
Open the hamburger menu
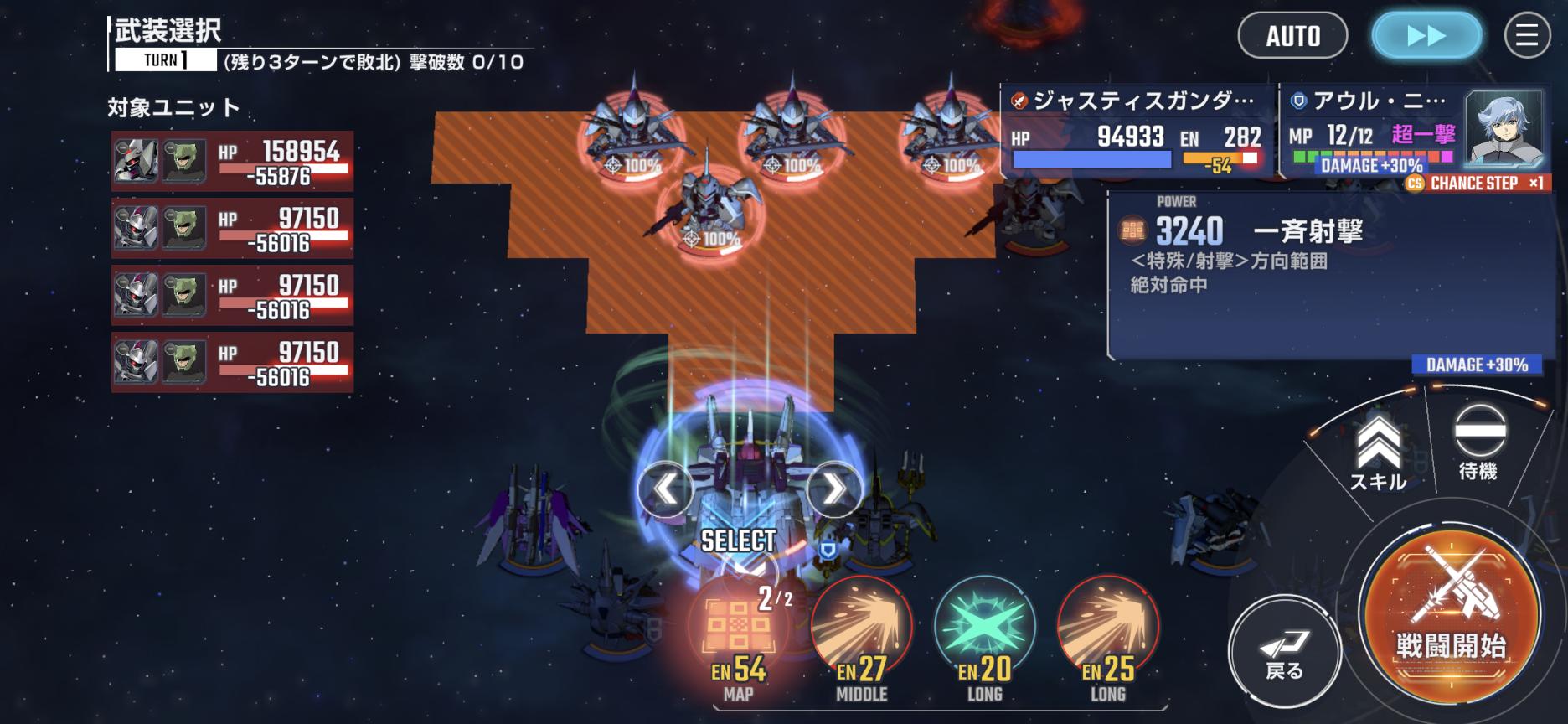[x=1527, y=35]
